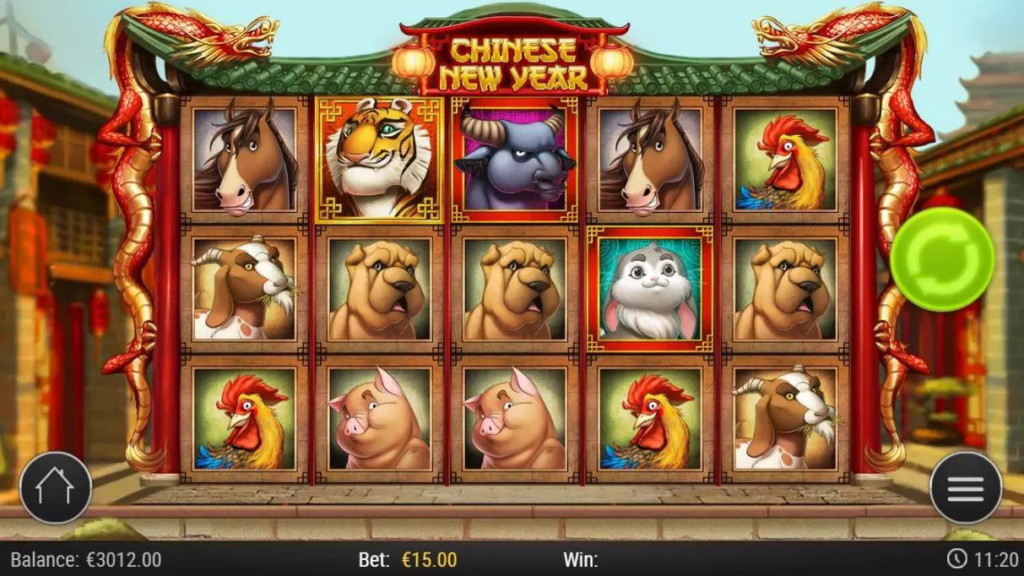Adjust the €15.00 bet amount

click(429, 559)
